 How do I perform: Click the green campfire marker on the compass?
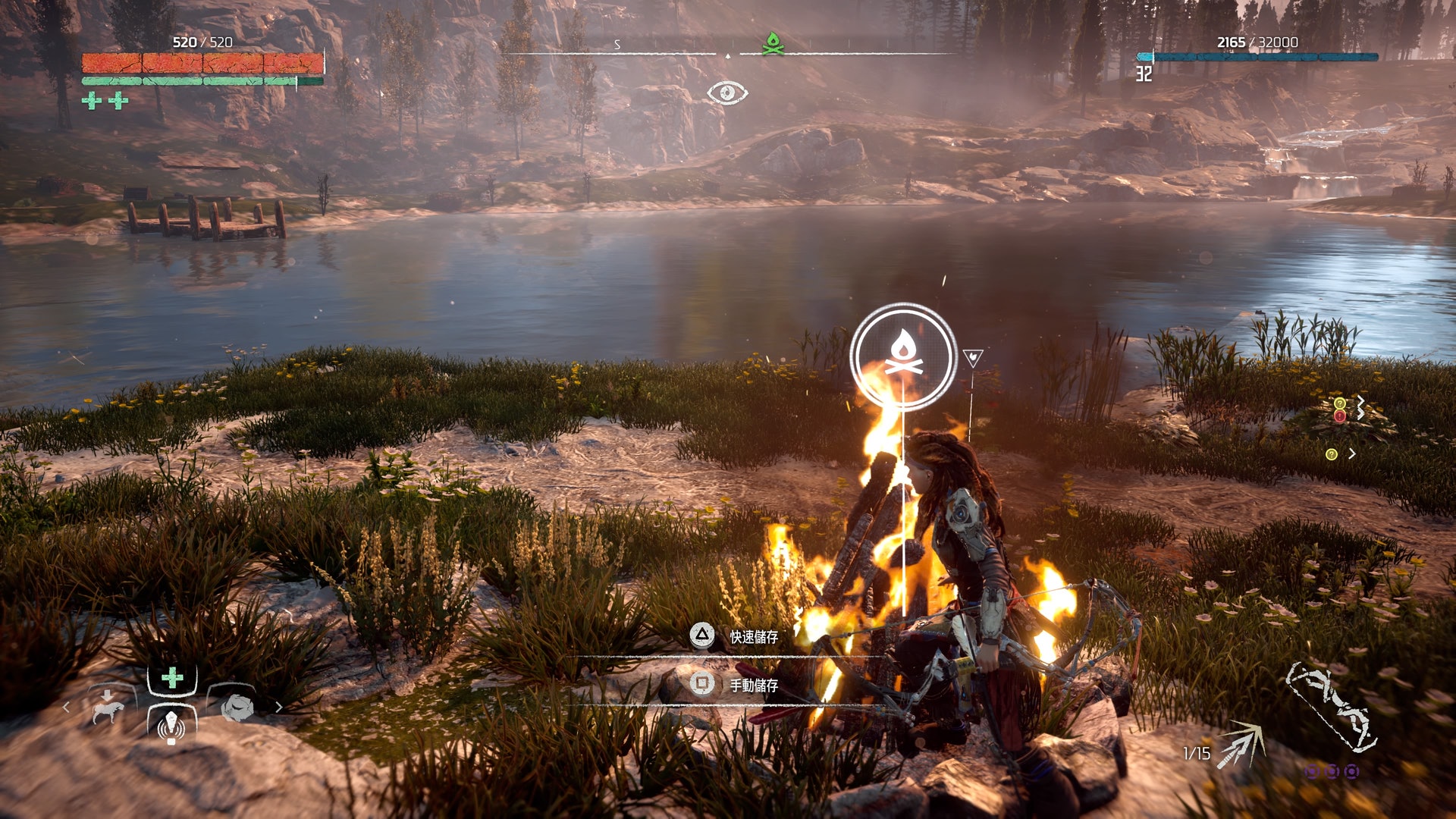pyautogui.click(x=773, y=43)
